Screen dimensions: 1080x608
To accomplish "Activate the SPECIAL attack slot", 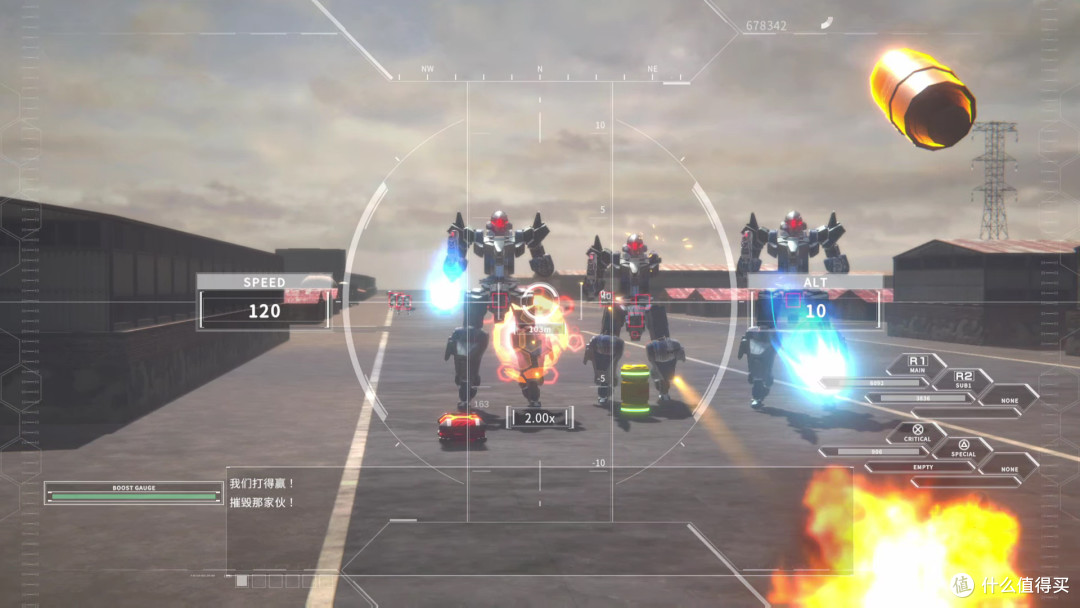I will tap(962, 447).
